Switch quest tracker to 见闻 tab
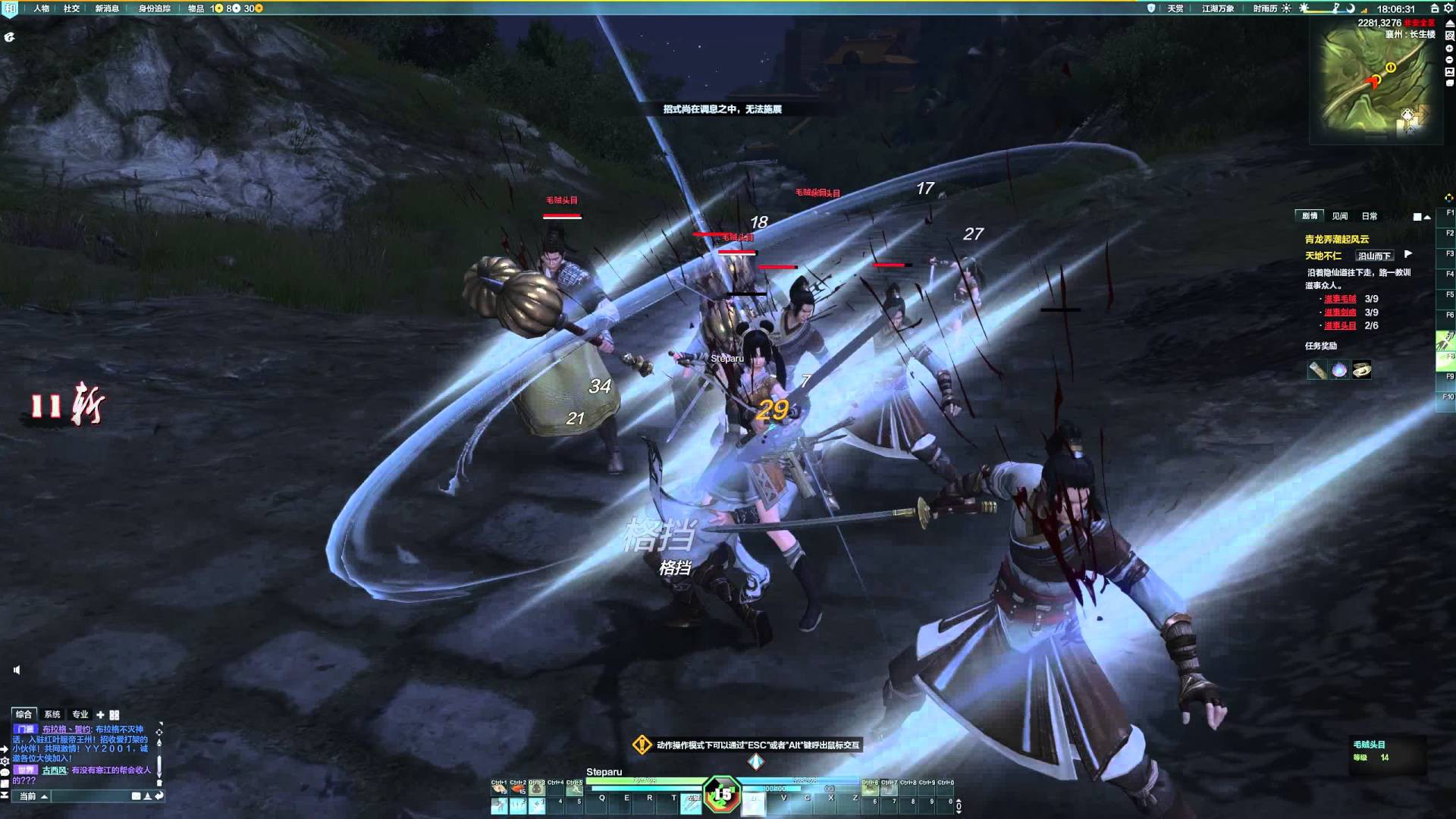 pos(1340,216)
